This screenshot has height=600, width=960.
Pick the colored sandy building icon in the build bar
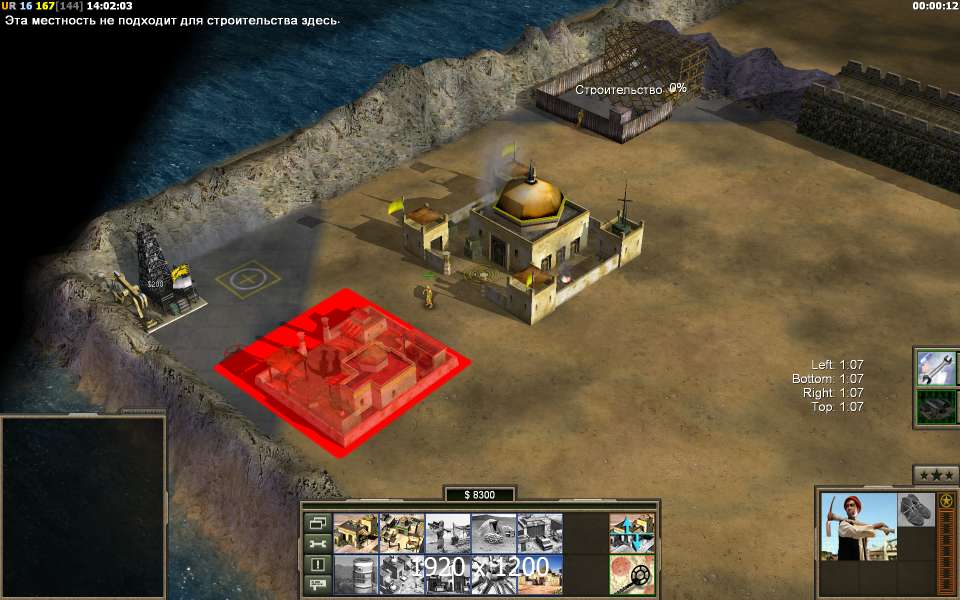click(540, 574)
